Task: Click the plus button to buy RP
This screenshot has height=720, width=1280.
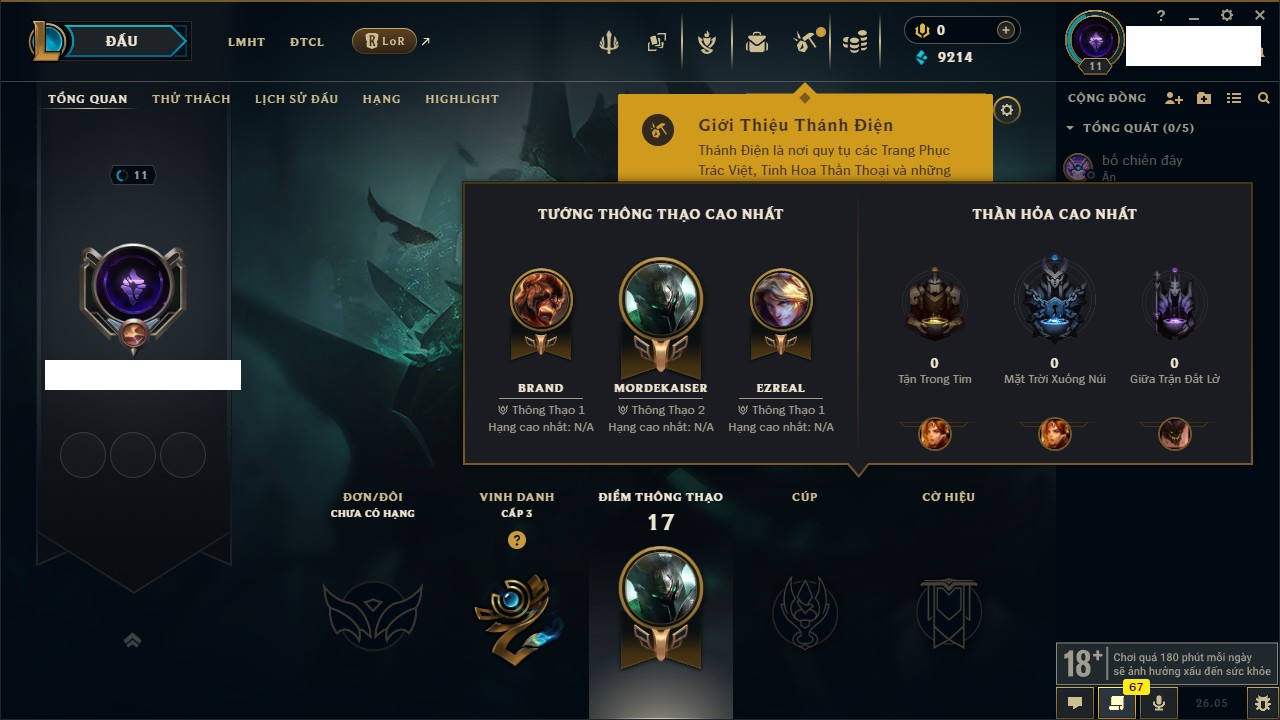Action: (1006, 30)
